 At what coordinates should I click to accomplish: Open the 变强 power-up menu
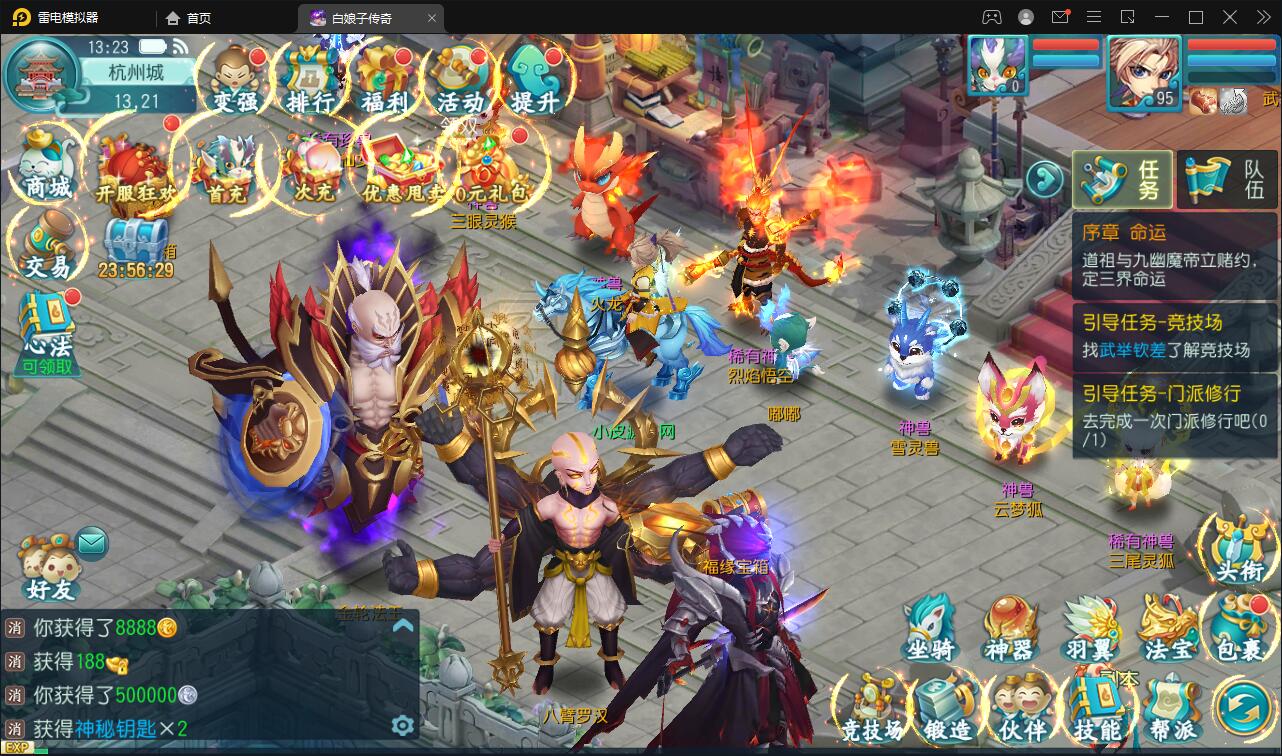235,79
